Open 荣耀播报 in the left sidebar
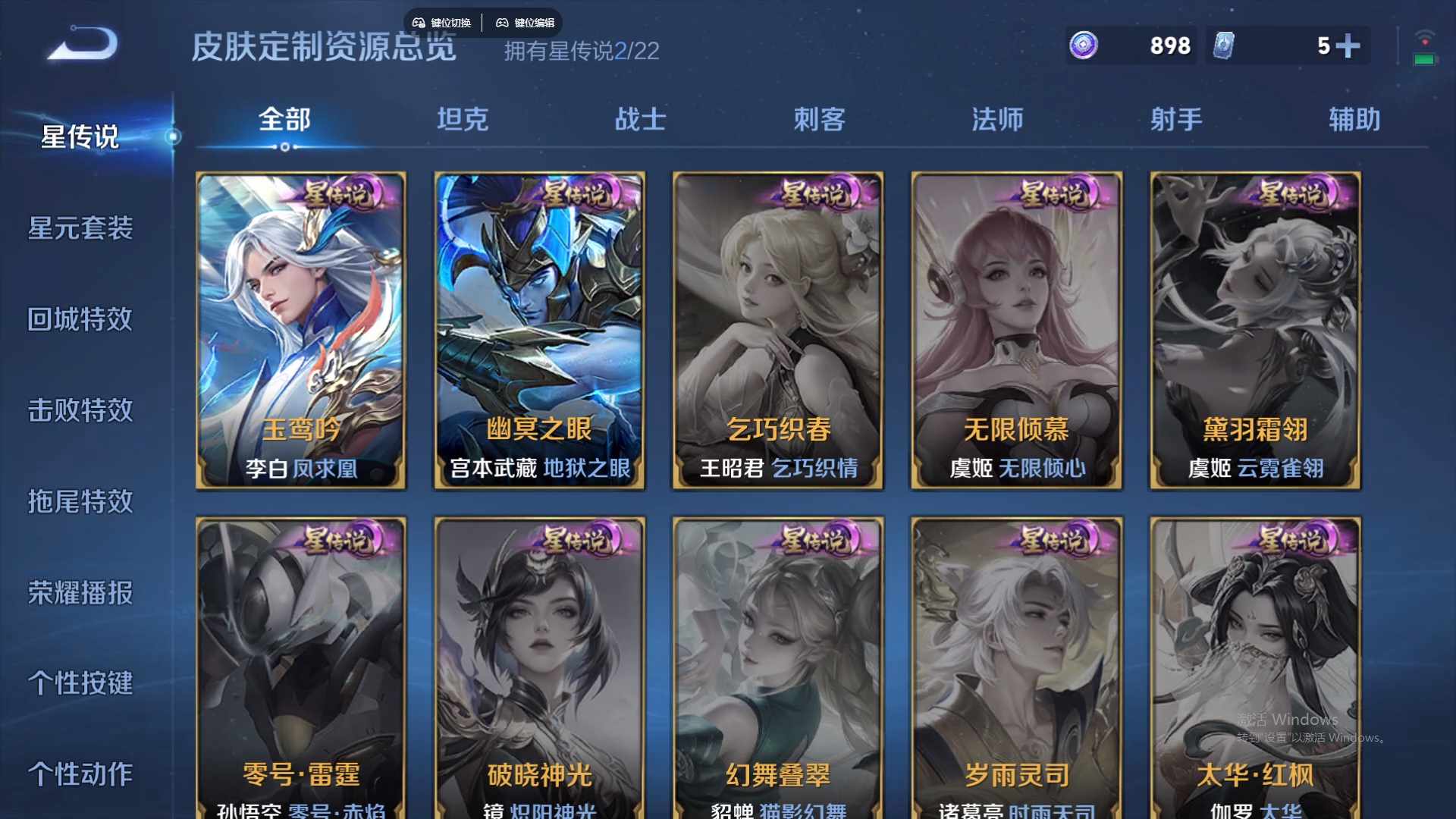Screen dimensions: 1456x819 (x=80, y=594)
